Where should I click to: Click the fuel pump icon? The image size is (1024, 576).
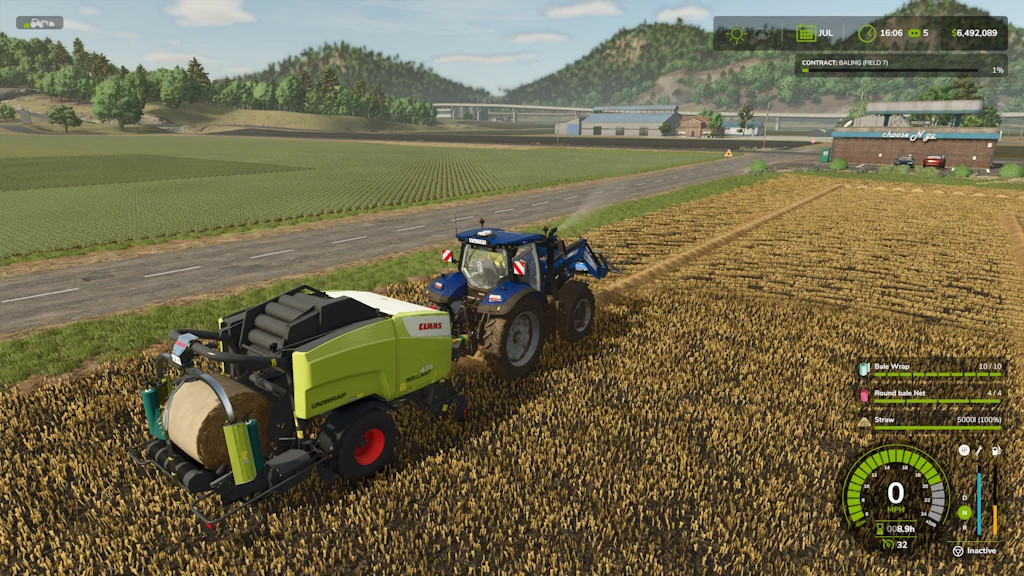(x=995, y=451)
